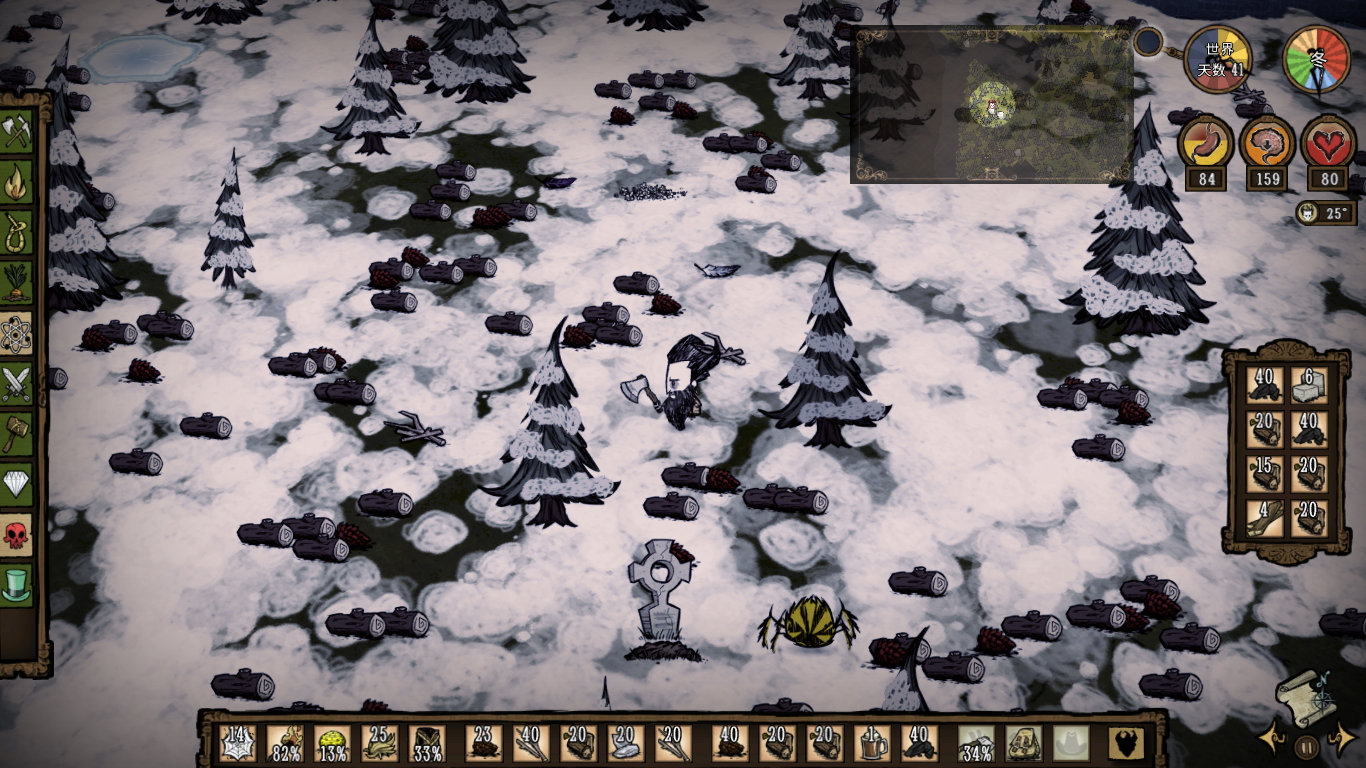The image size is (1366, 768).
Task: Open the Structures hammer crafting tab
Action: pos(17,433)
